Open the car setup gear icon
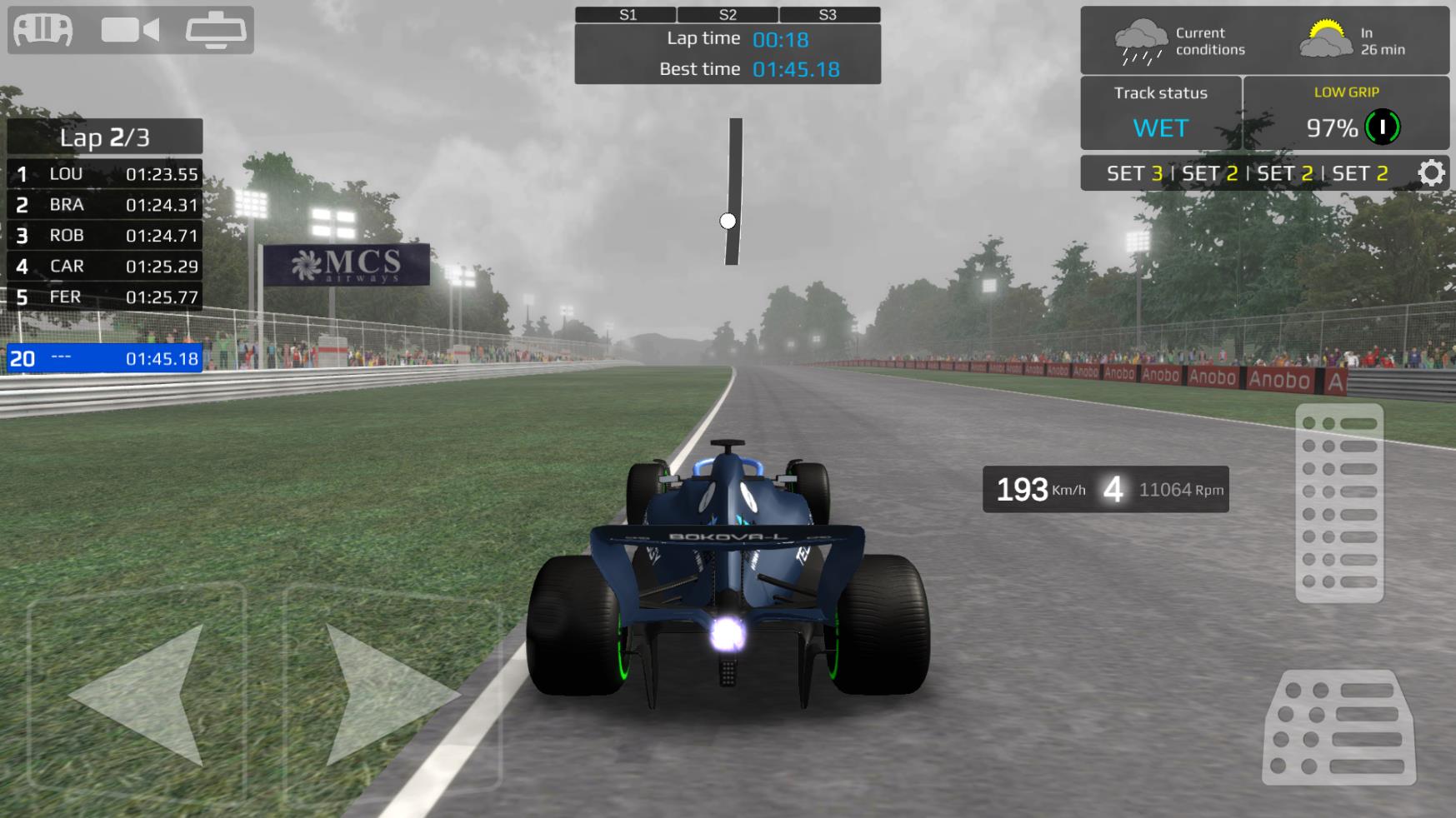This screenshot has height=818, width=1456. [1431, 173]
